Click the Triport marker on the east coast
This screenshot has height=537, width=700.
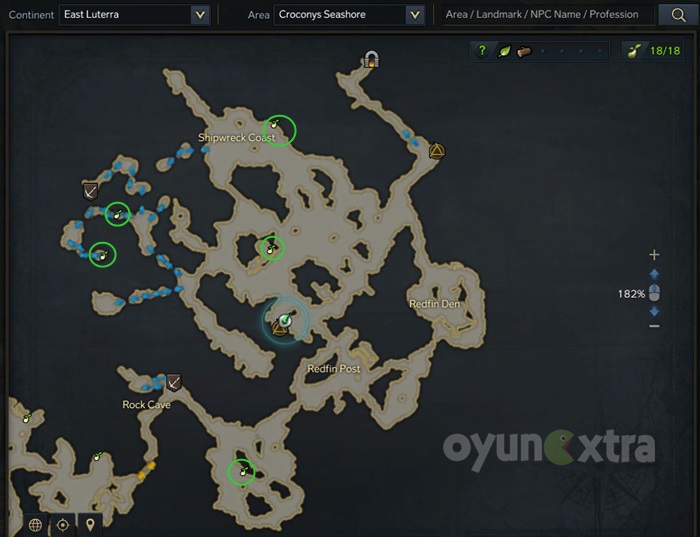[x=436, y=151]
